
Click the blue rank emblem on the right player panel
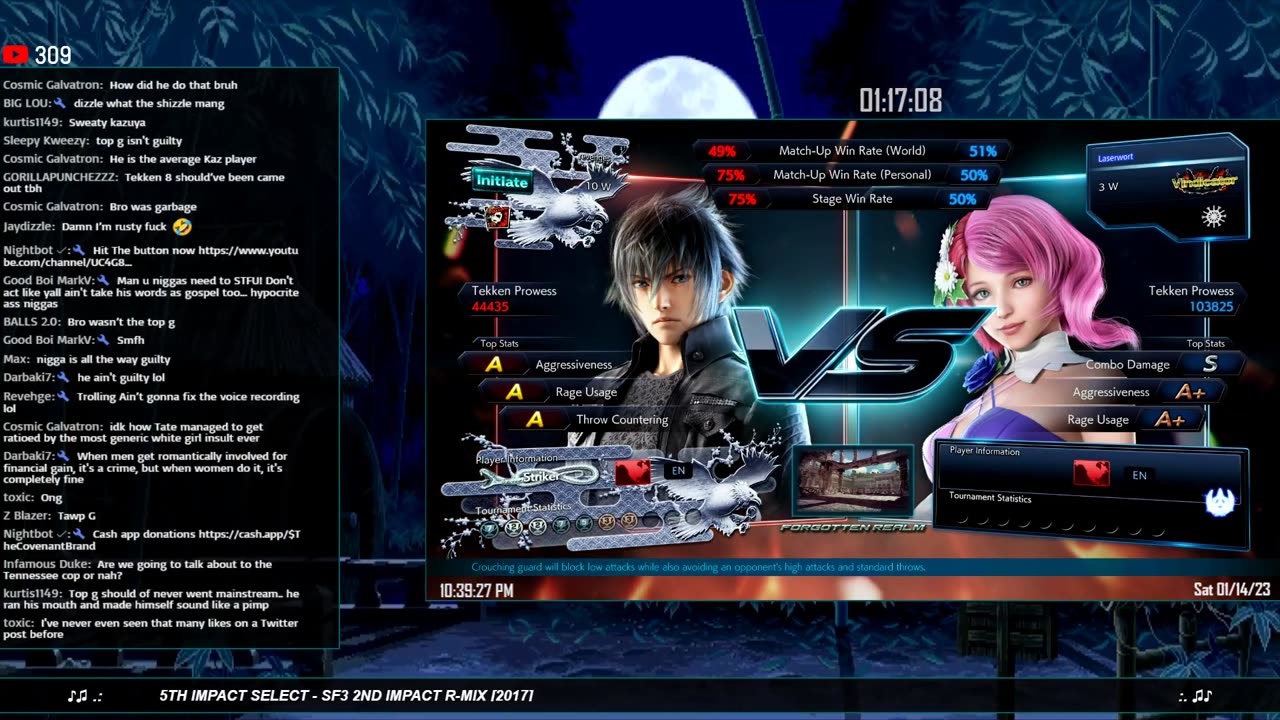1219,501
